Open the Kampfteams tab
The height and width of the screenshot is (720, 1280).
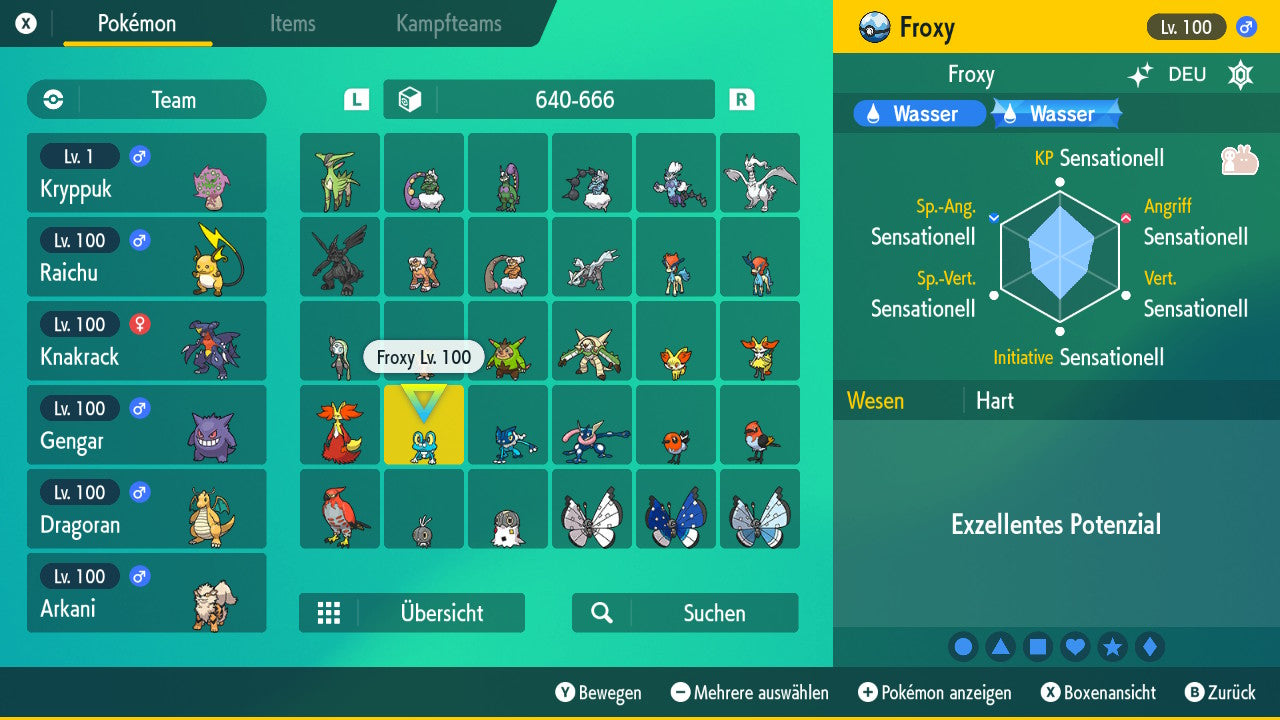tap(447, 25)
